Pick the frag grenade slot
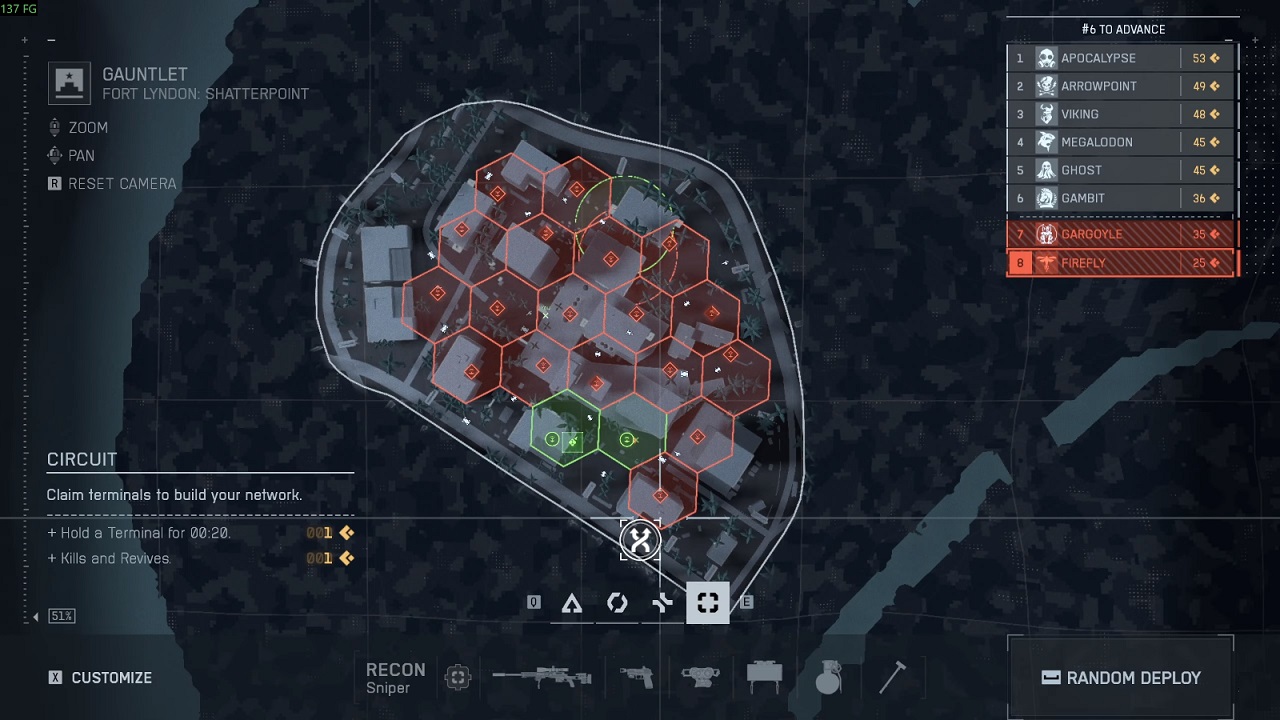The width and height of the screenshot is (1280, 720). [x=827, y=678]
